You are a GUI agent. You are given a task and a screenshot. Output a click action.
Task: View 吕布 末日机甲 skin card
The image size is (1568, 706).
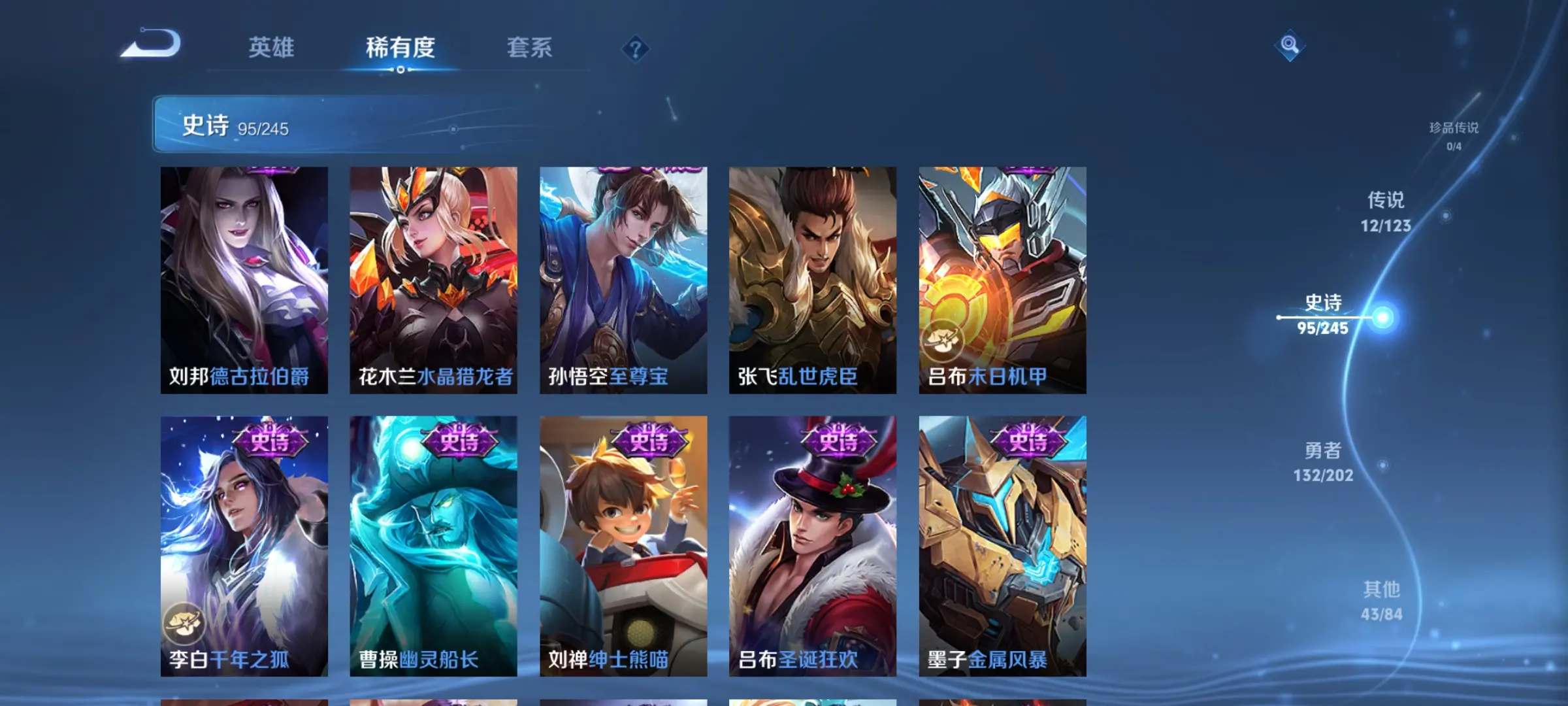1002,280
